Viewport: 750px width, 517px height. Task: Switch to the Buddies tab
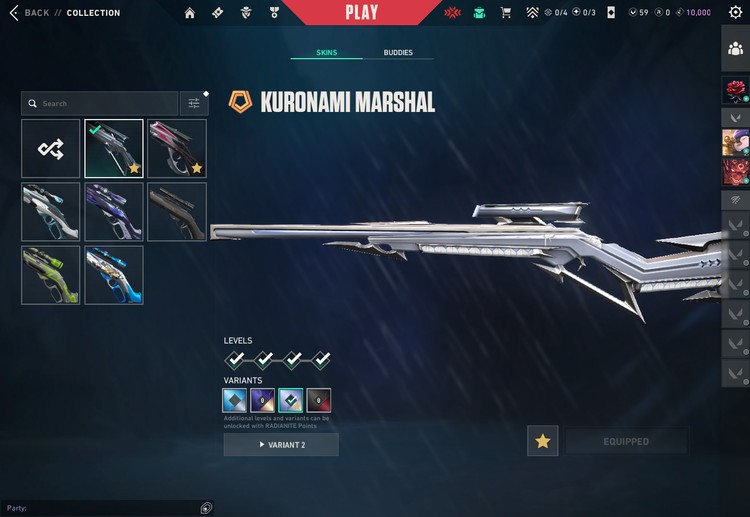point(398,52)
